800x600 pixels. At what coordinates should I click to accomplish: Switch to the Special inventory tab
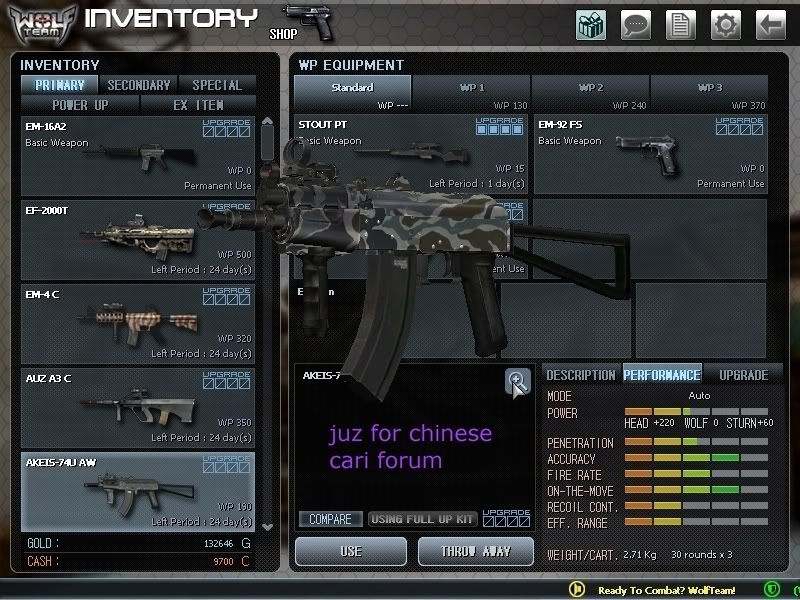217,85
